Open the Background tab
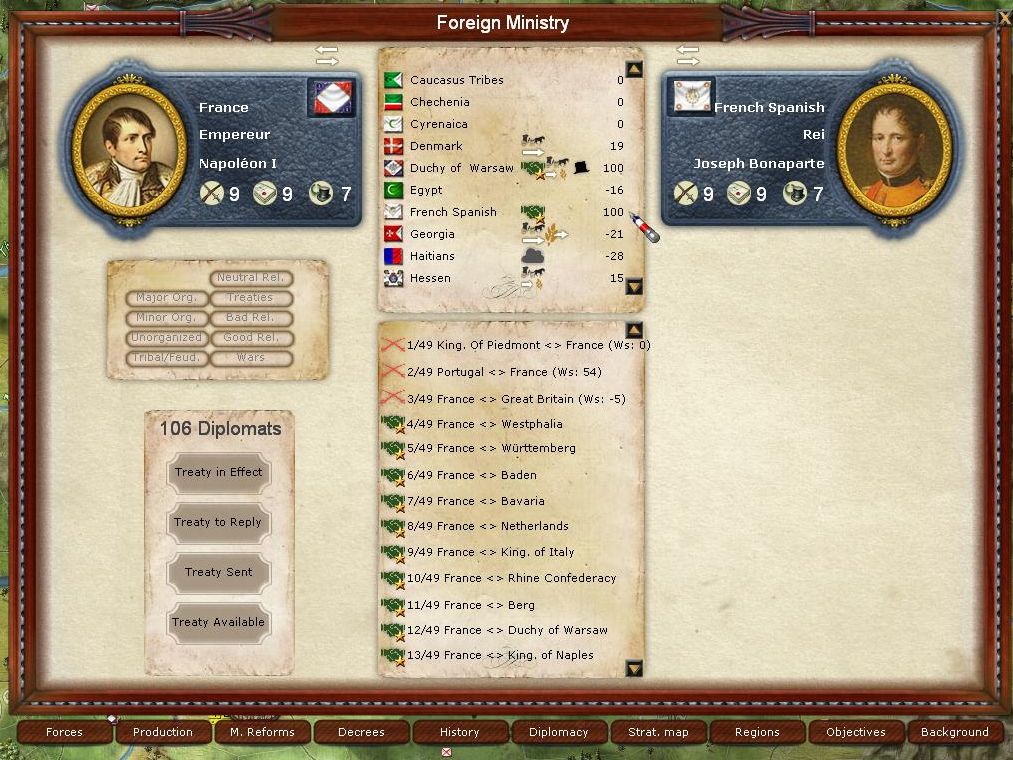Image resolution: width=1013 pixels, height=760 pixels. (x=954, y=732)
